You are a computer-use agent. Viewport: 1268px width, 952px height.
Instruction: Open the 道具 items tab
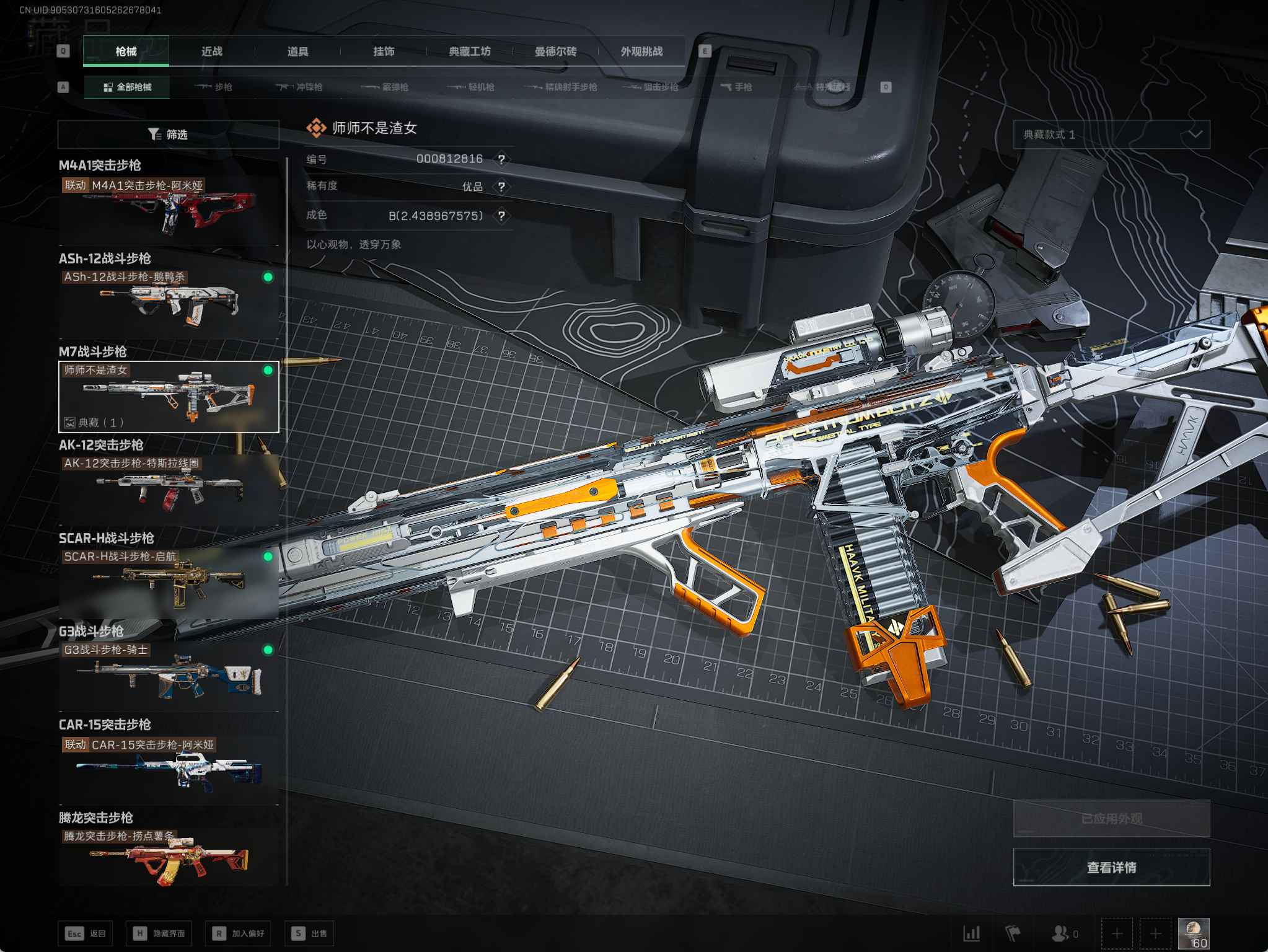[x=297, y=51]
